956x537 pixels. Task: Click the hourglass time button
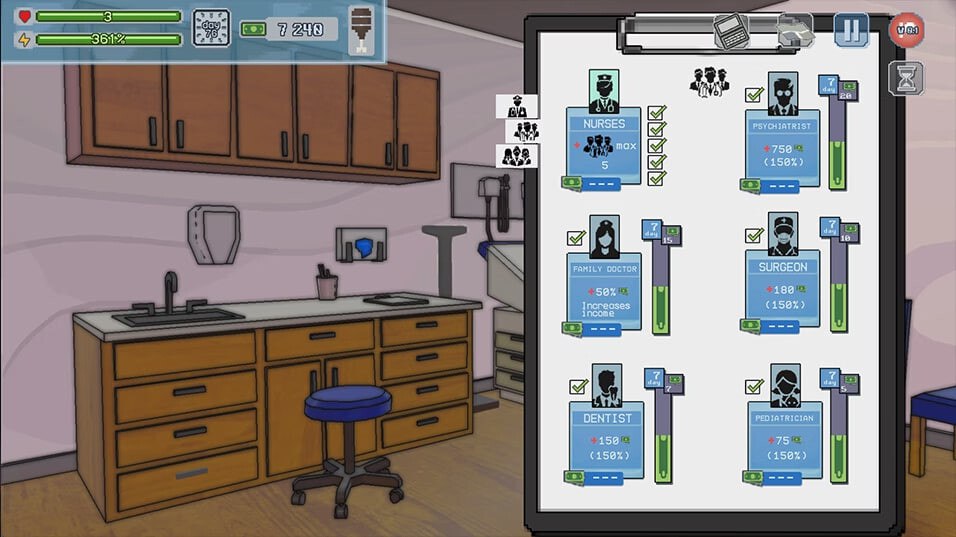click(906, 78)
